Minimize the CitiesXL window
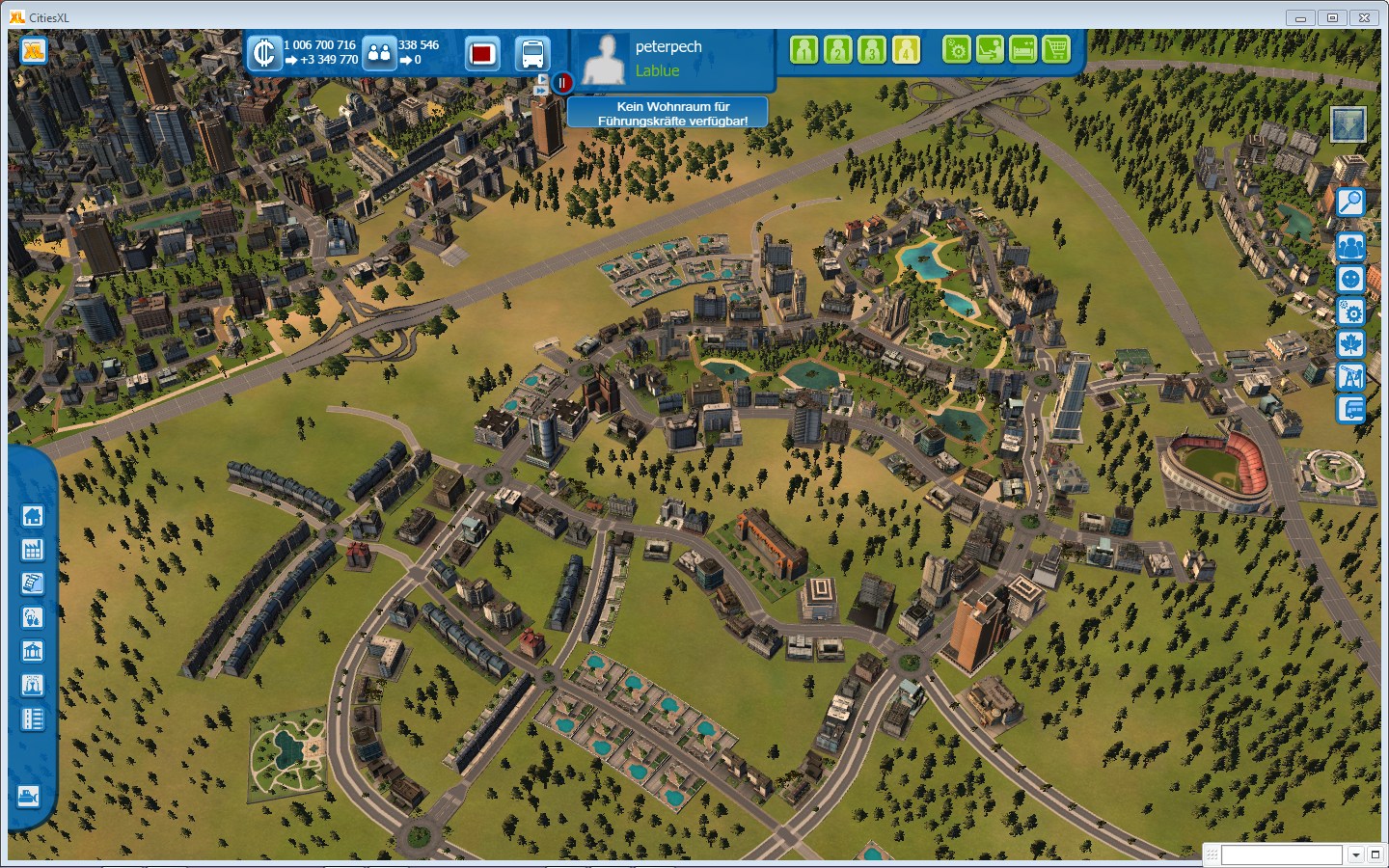The width and height of the screenshot is (1389, 868). click(x=1300, y=17)
